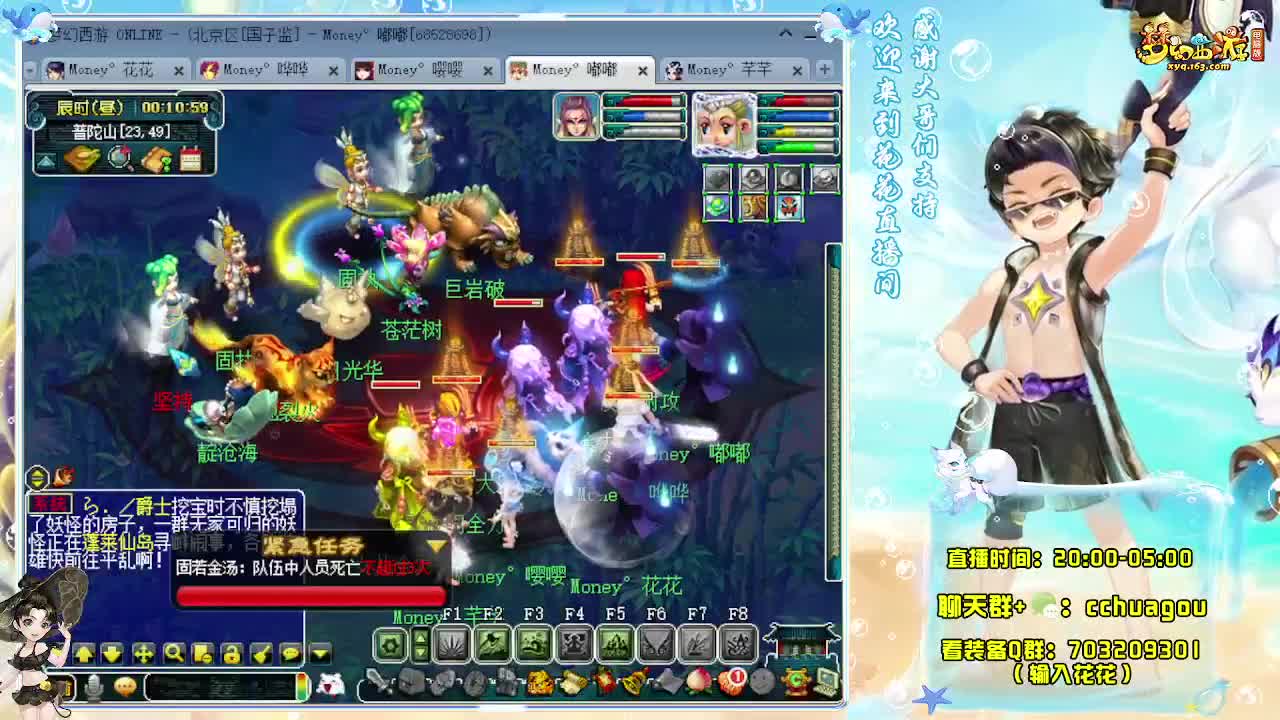Open the yellow dropdown arrow at the toolbar's end
The height and width of the screenshot is (720, 1280).
tap(318, 654)
